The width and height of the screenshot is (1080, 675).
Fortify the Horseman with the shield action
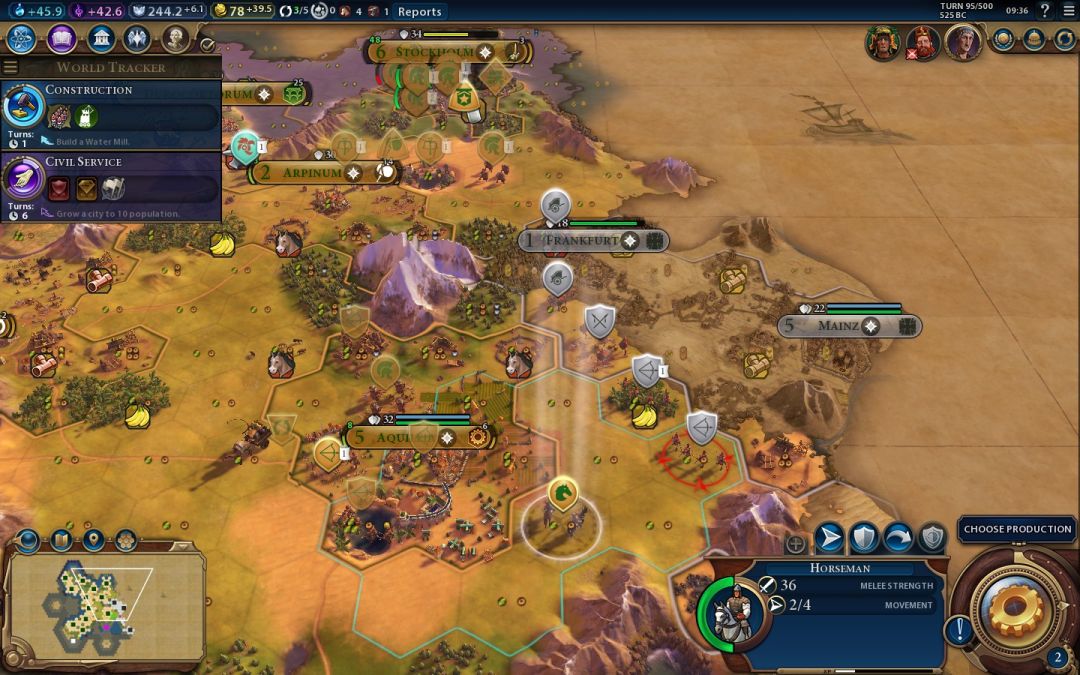coord(864,538)
